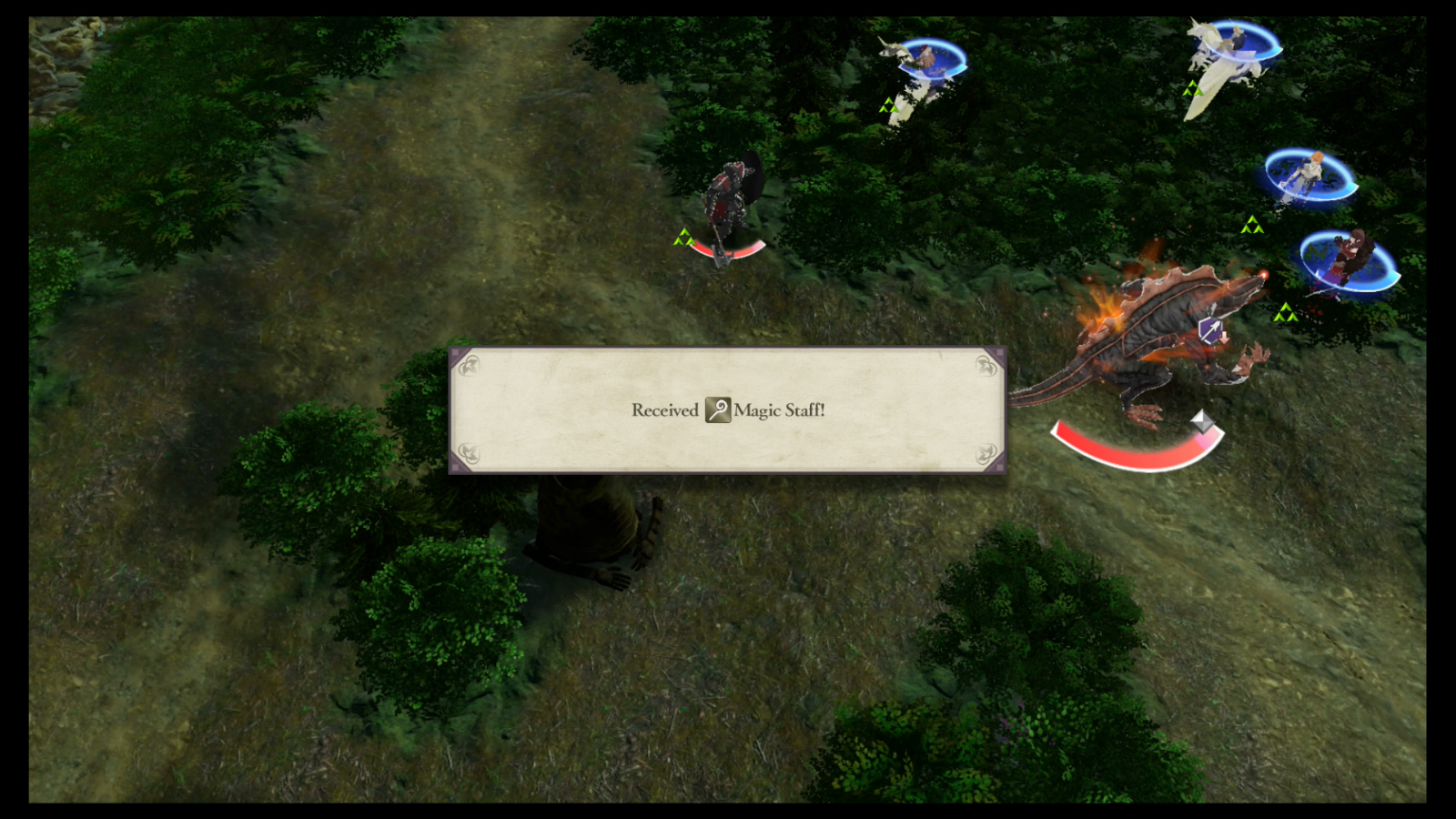1456x819 pixels.
Task: Click the chevrons below the top-right flying unit
Action: click(x=1192, y=87)
